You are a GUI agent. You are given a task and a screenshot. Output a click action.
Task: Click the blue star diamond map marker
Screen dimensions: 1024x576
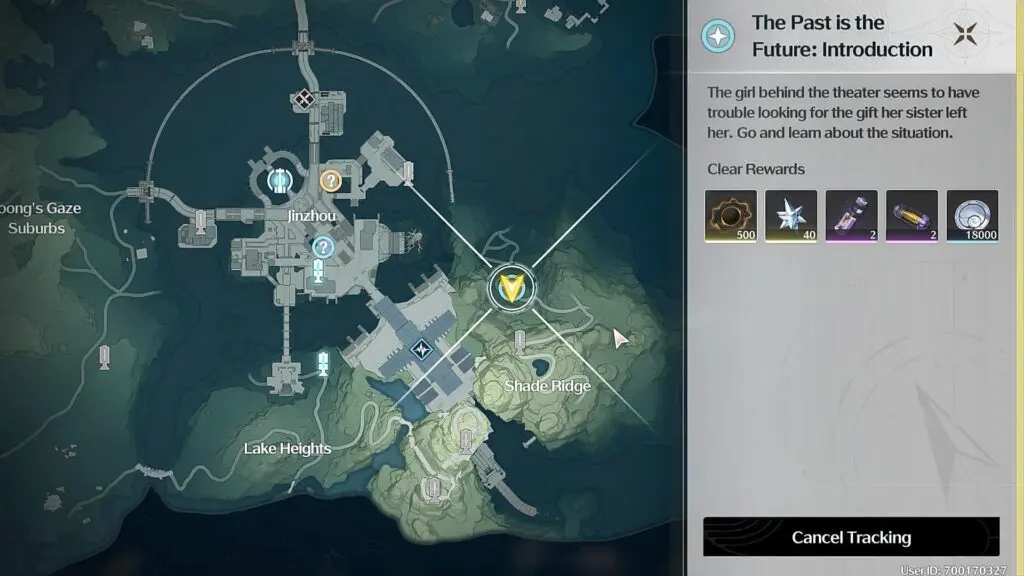click(423, 350)
